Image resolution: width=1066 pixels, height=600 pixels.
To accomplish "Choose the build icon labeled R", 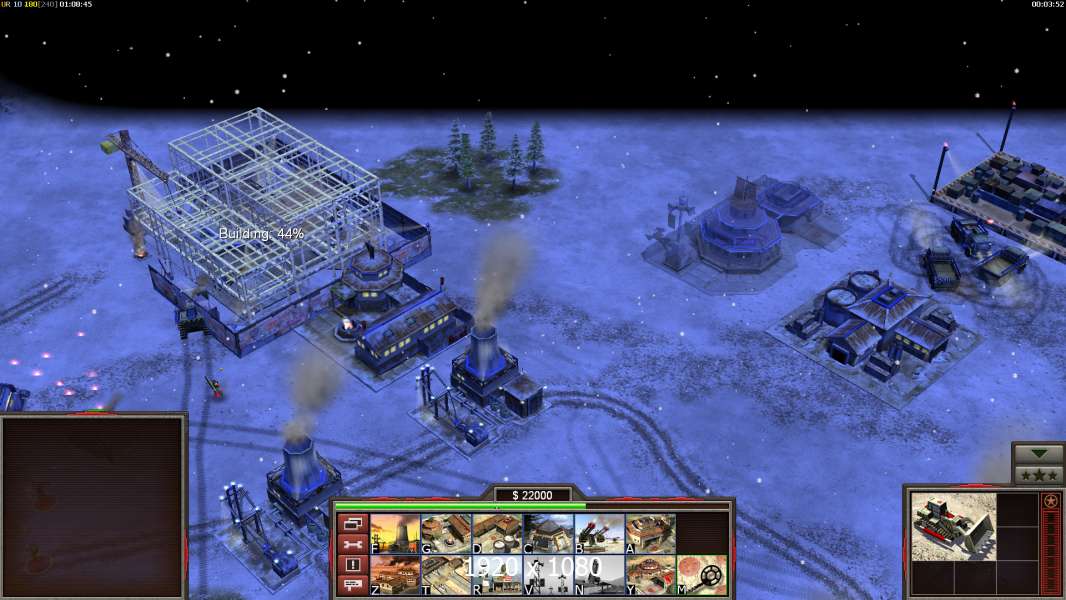I will tap(497, 575).
